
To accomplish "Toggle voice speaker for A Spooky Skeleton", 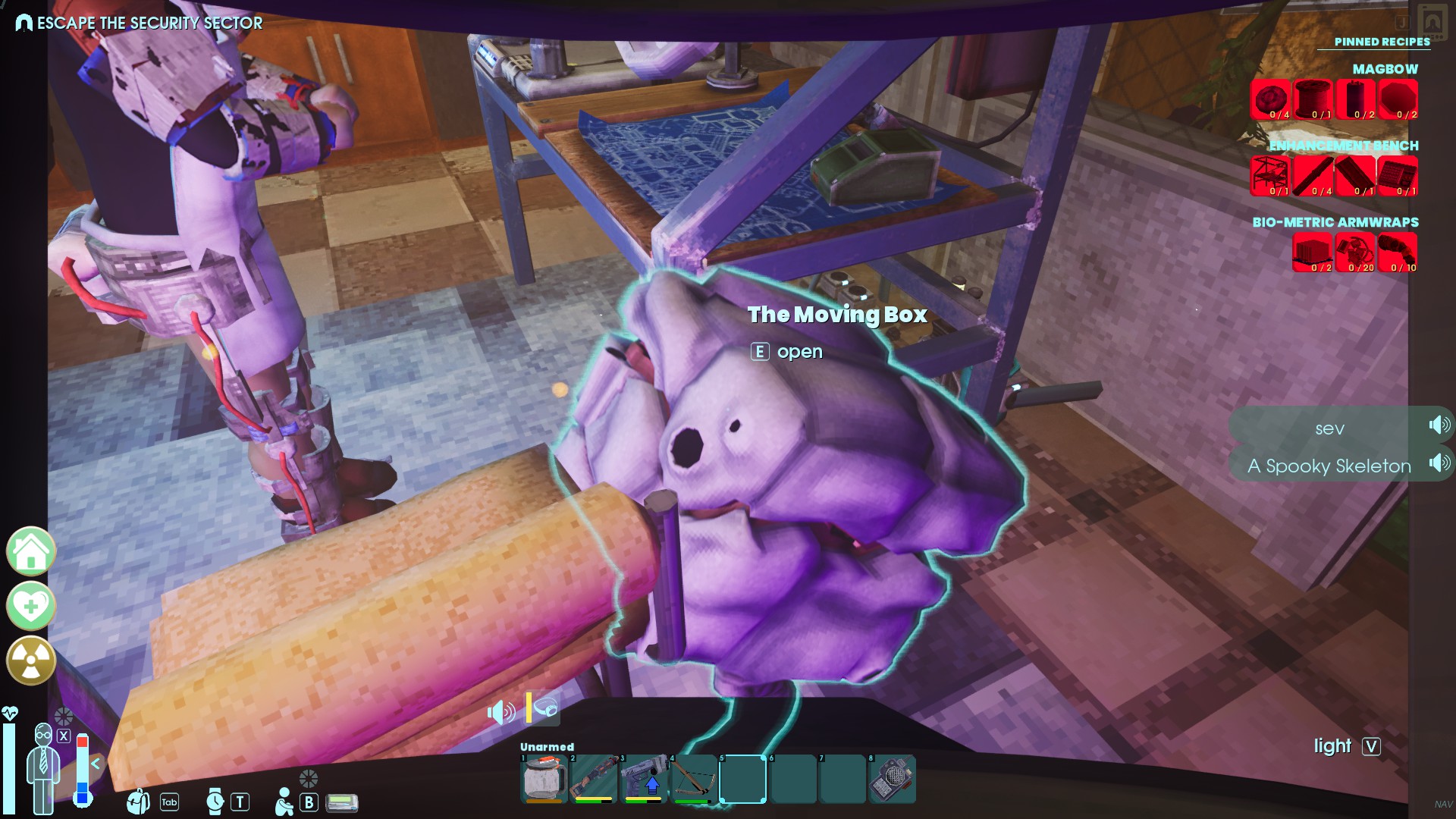I will pos(1439,463).
